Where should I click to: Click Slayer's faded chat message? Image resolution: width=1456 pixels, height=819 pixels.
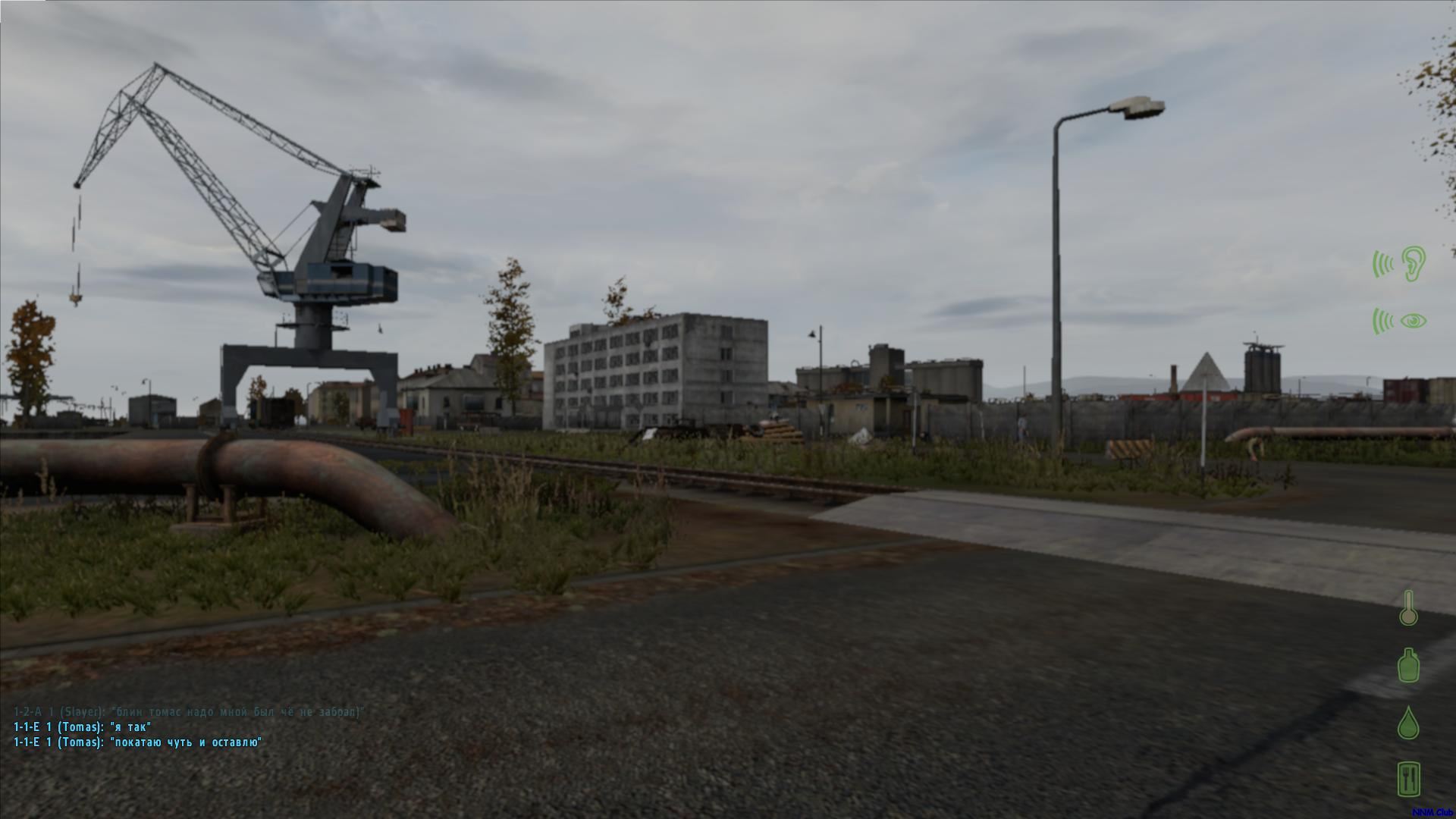pos(189,712)
